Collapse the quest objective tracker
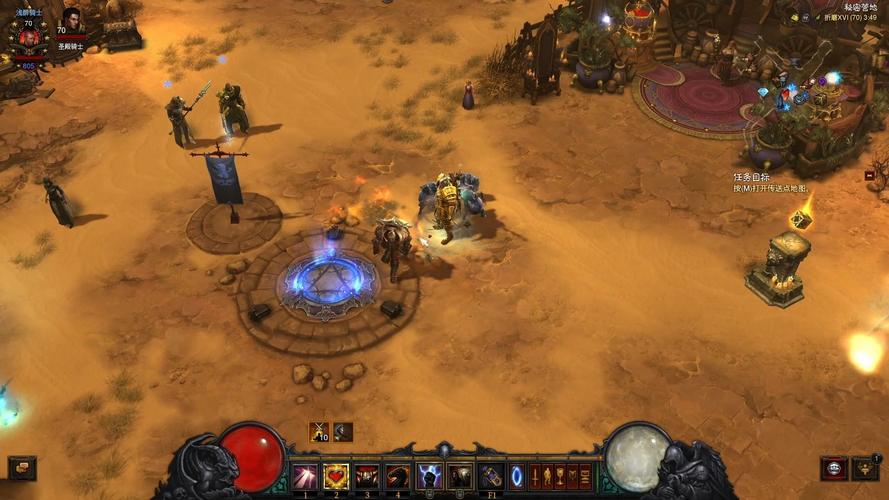Image resolution: width=889 pixels, height=500 pixels. pos(869,175)
